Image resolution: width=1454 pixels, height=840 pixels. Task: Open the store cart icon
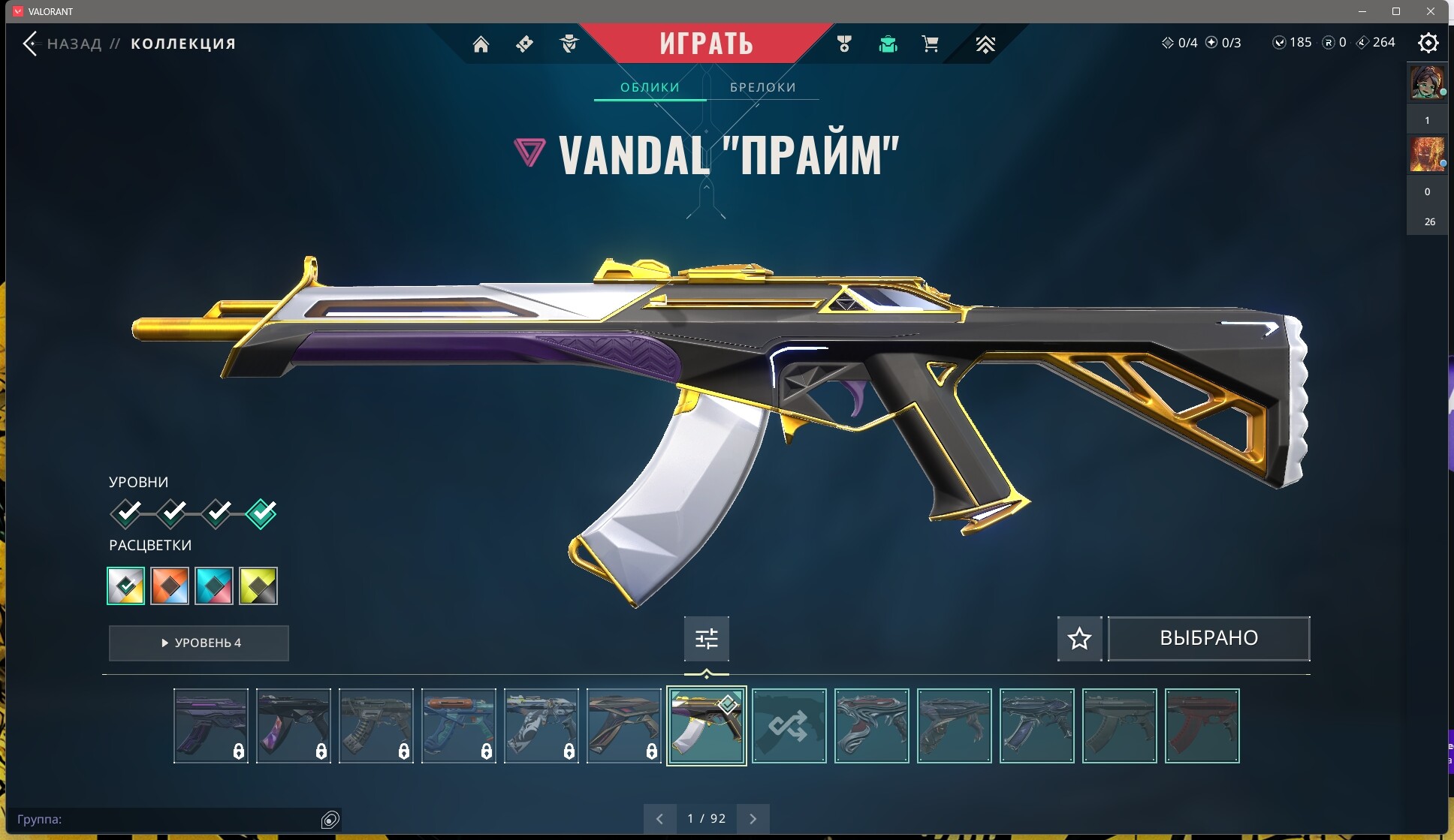pyautogui.click(x=931, y=44)
